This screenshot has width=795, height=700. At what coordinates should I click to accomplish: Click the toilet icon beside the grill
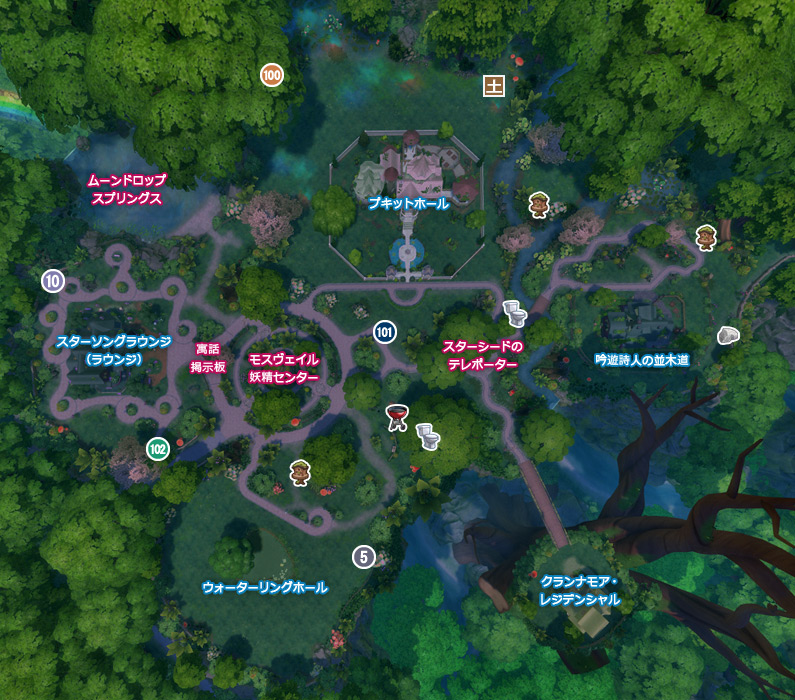click(x=428, y=435)
